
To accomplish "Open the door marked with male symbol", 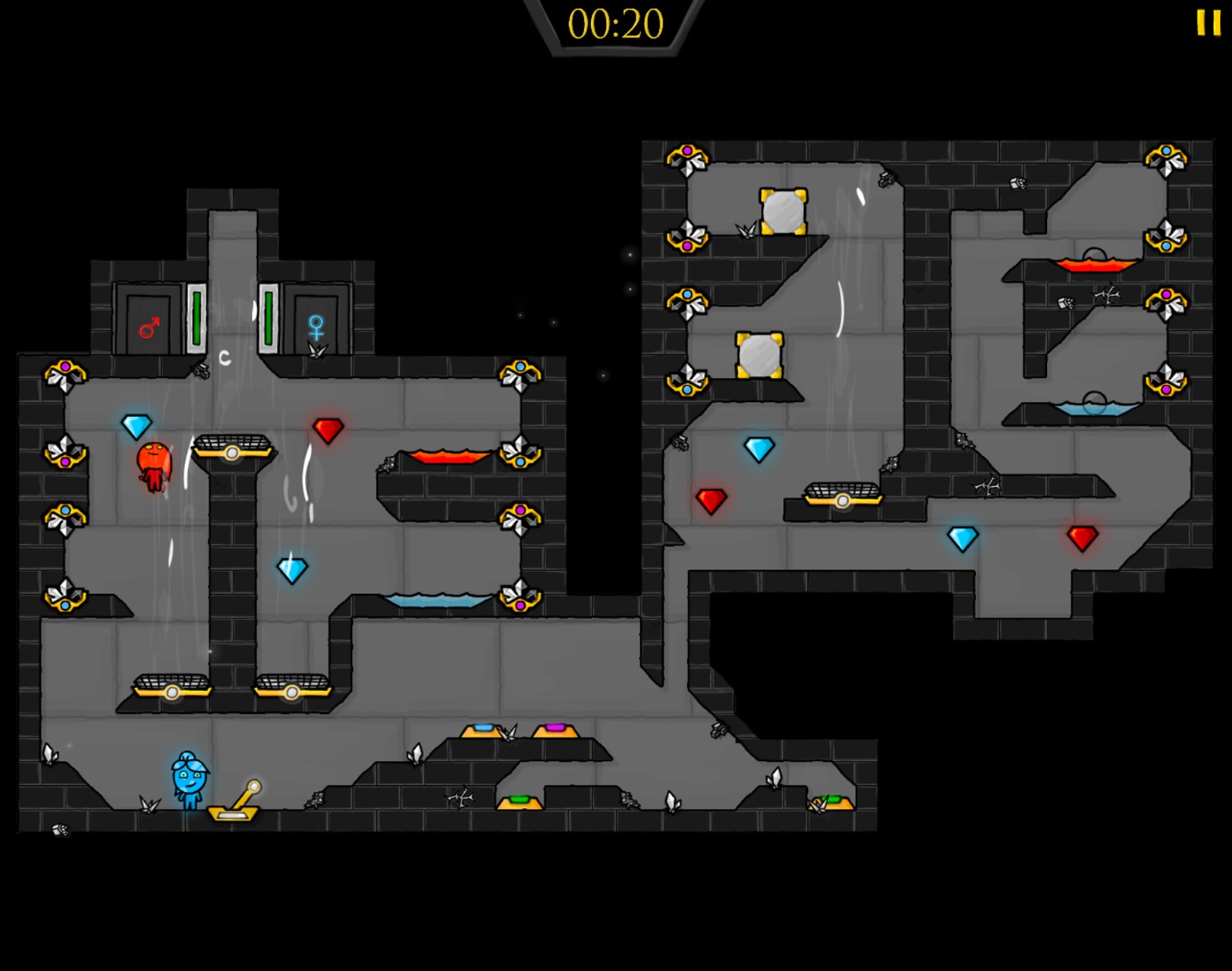I will (x=149, y=319).
